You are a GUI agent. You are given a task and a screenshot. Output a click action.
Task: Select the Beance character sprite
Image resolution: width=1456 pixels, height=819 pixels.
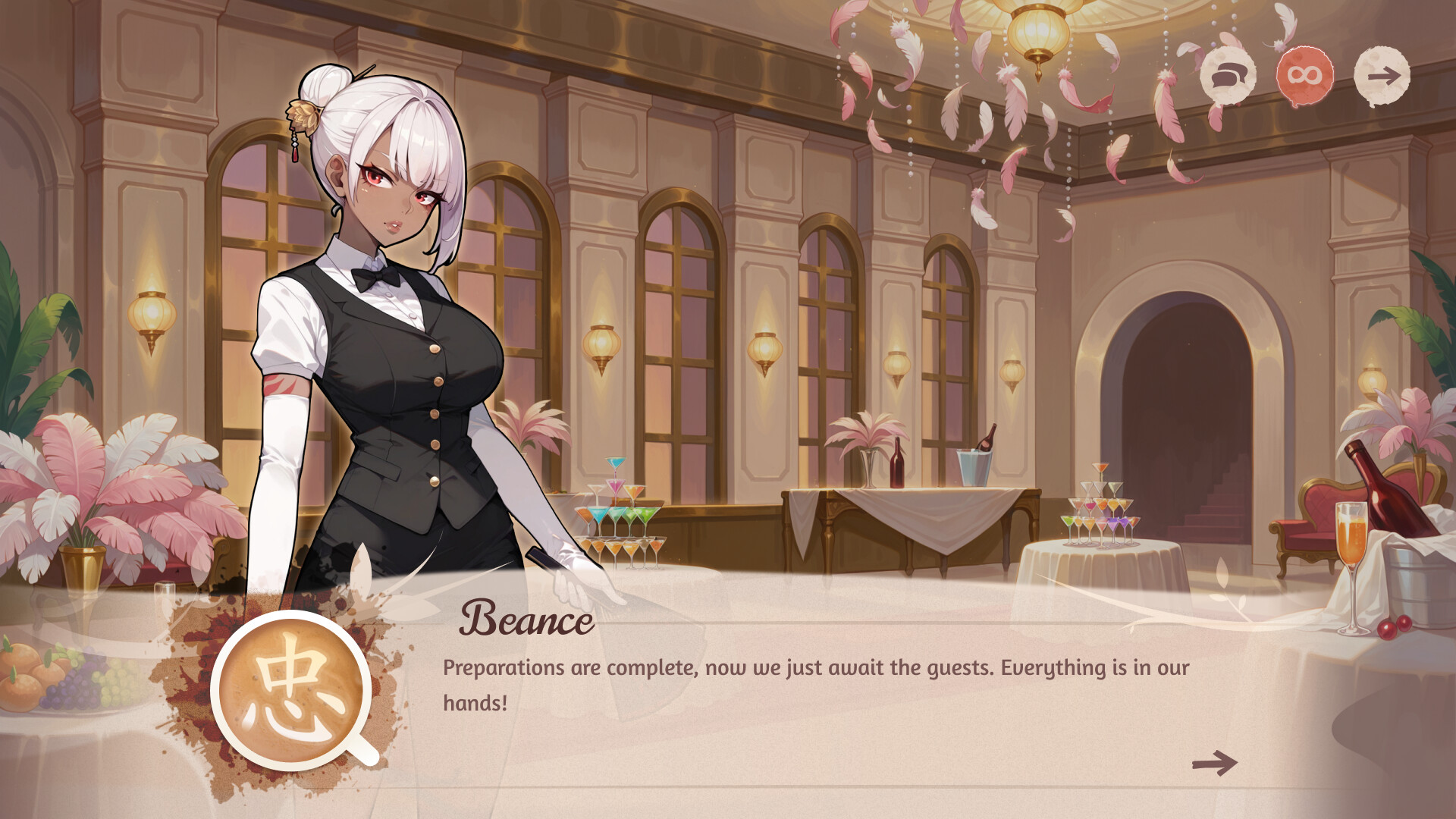[x=387, y=341]
